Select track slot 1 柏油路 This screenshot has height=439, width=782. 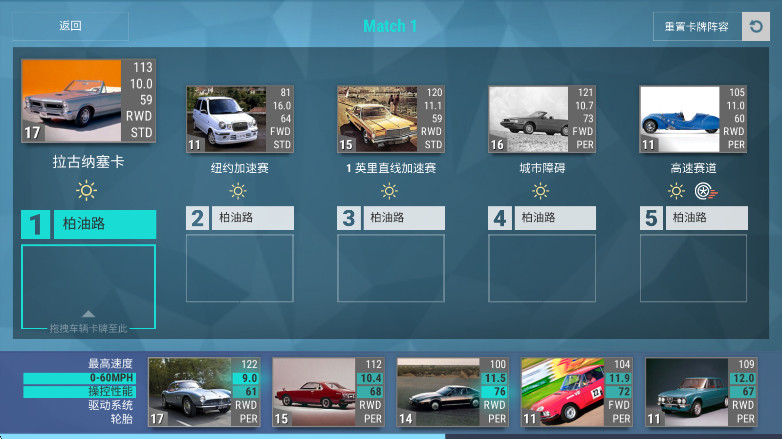(x=89, y=225)
